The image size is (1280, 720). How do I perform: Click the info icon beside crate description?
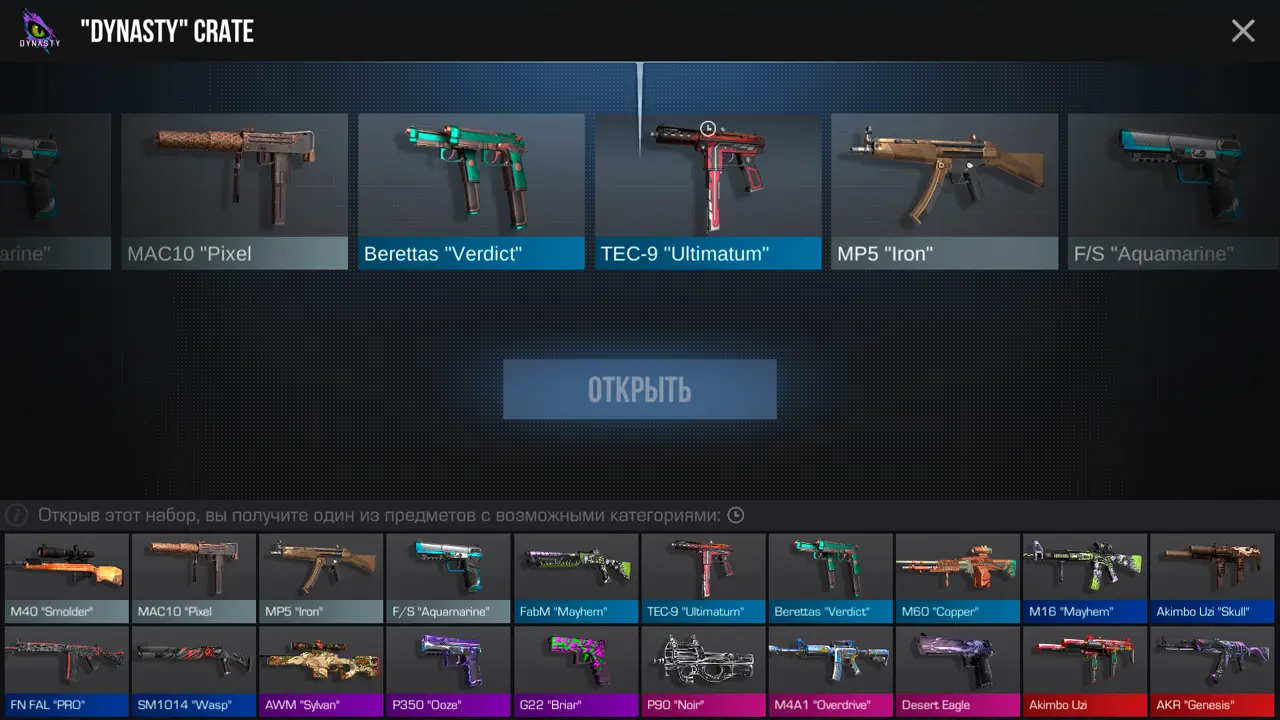click(x=16, y=516)
